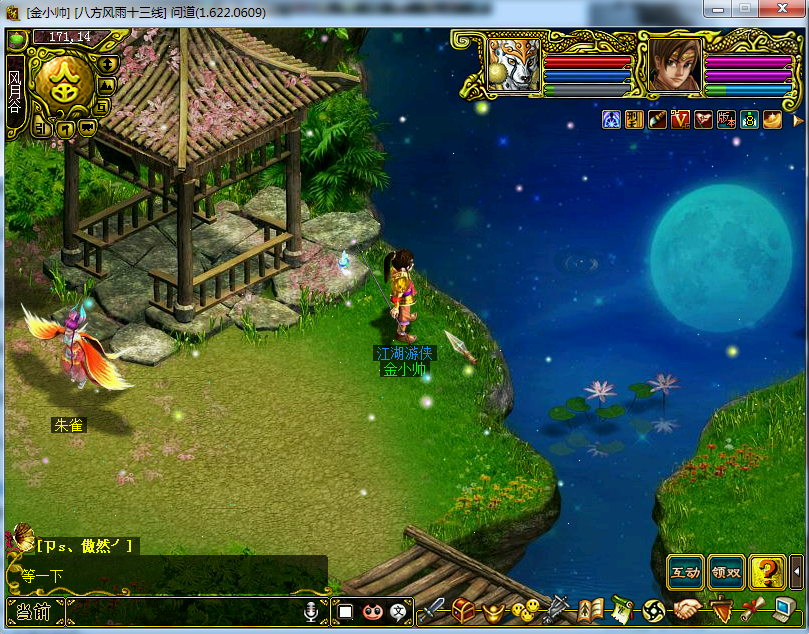Open the red emoticon face chat button
The image size is (809, 634).
pos(372,610)
